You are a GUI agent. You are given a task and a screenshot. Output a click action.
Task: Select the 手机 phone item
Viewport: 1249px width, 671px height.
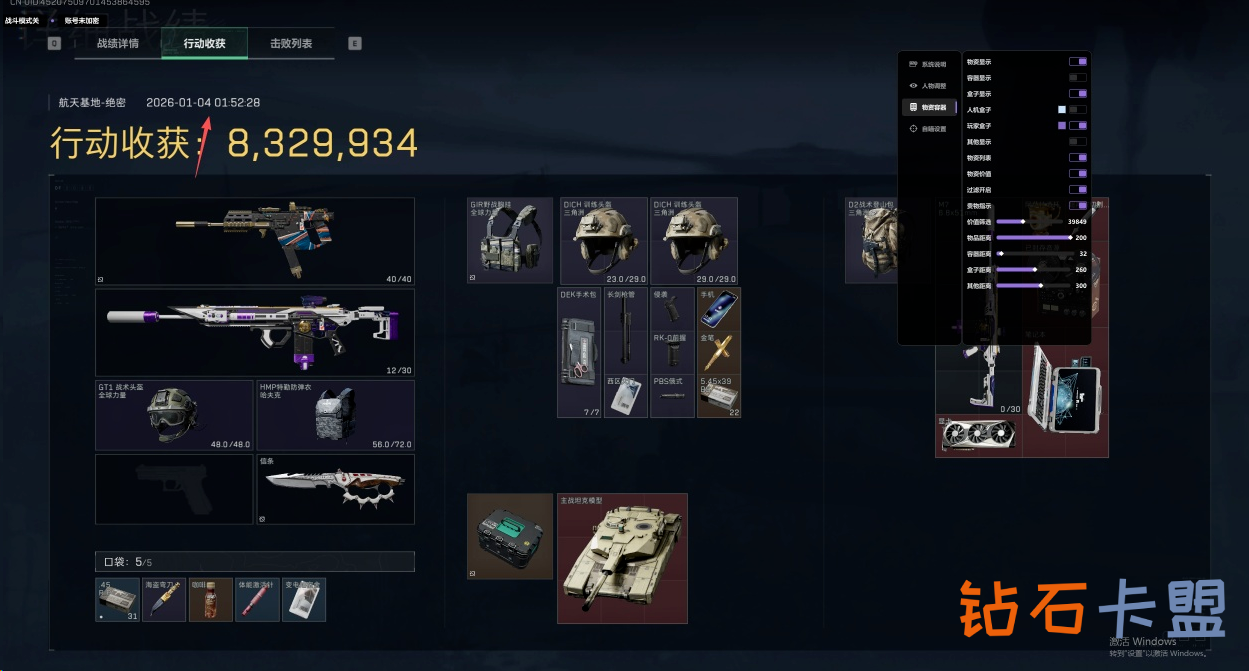click(x=719, y=309)
